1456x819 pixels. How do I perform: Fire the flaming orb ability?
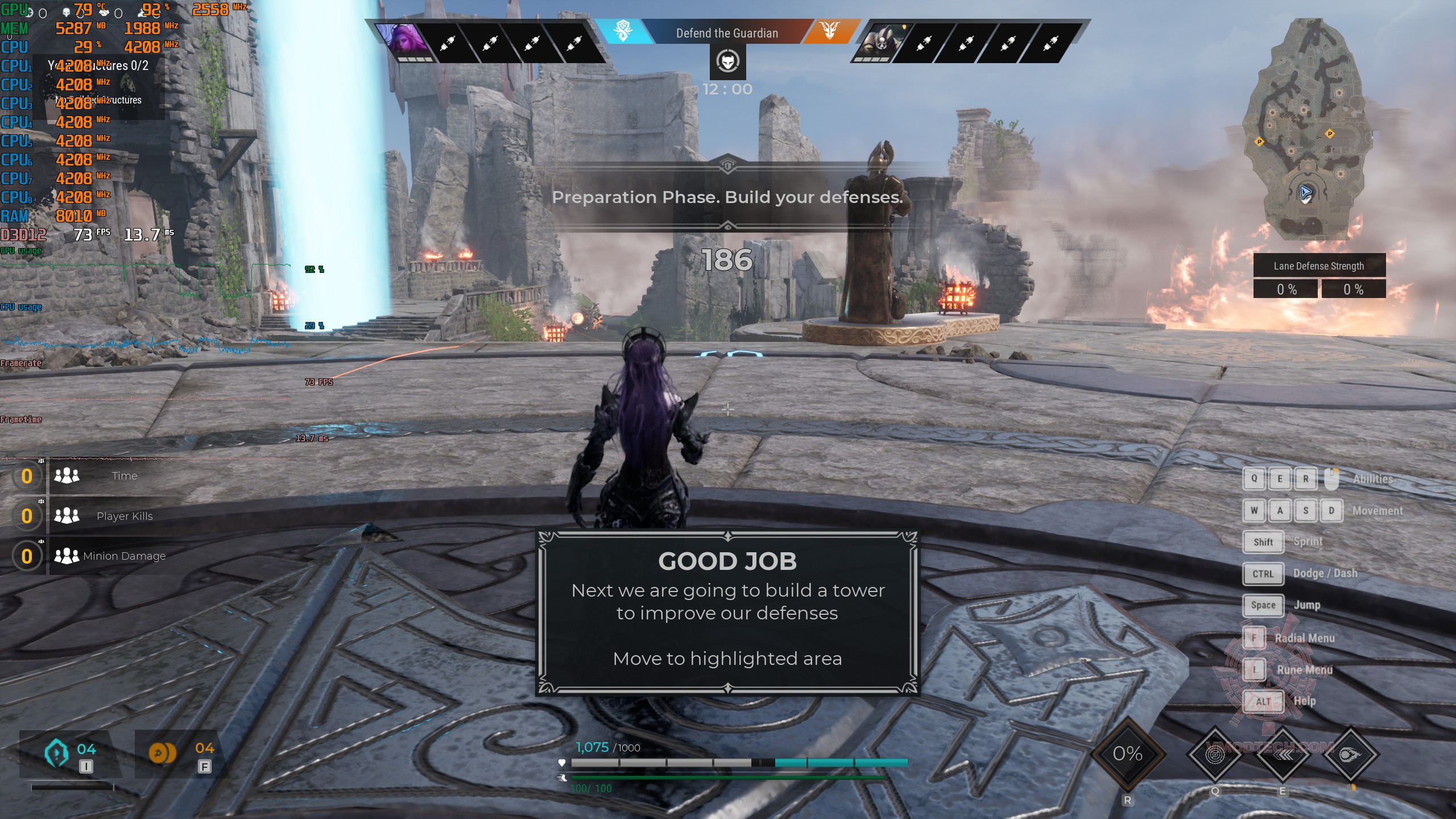[1350, 755]
